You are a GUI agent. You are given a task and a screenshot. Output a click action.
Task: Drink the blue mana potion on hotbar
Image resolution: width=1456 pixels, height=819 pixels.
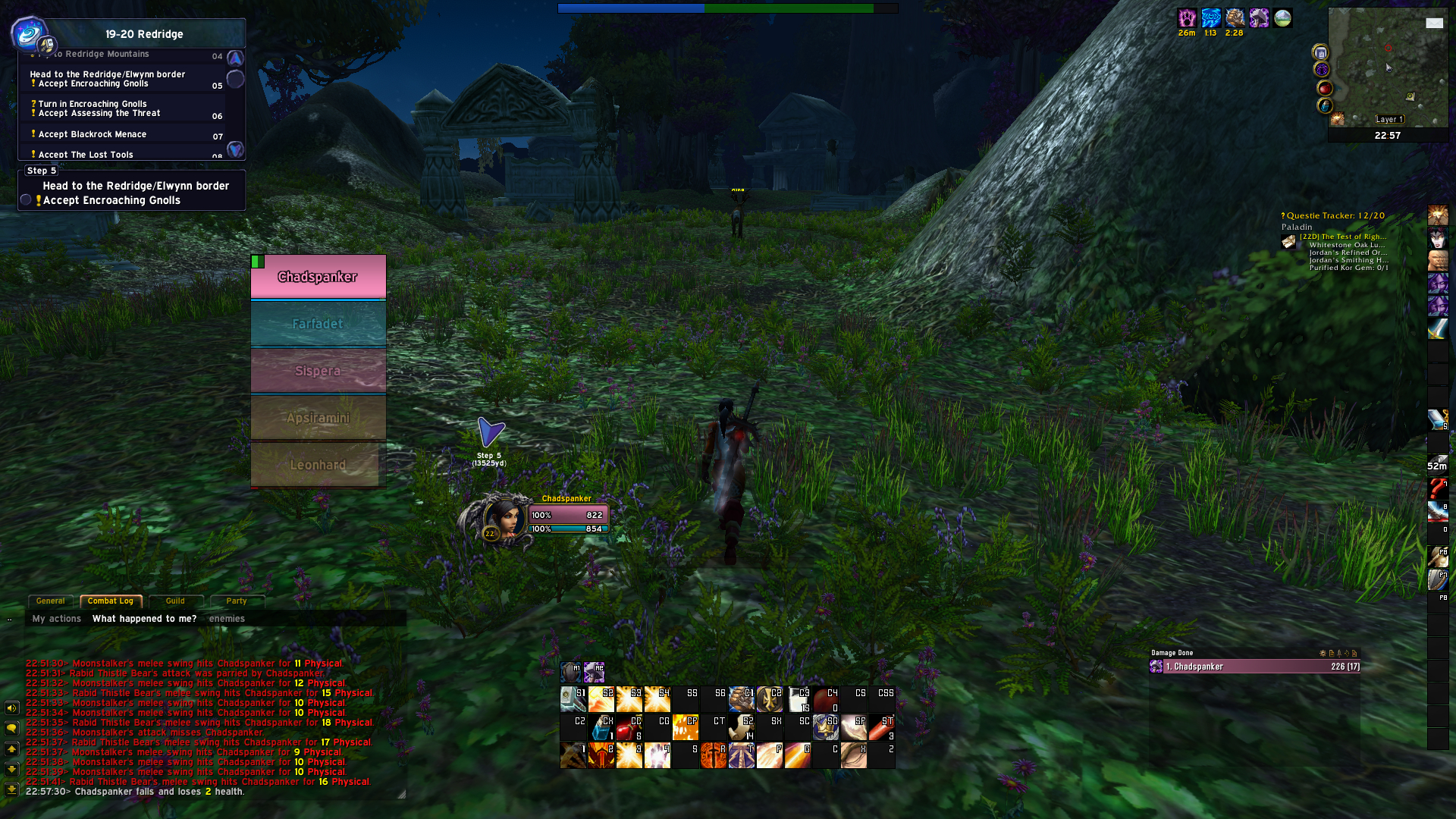601,728
